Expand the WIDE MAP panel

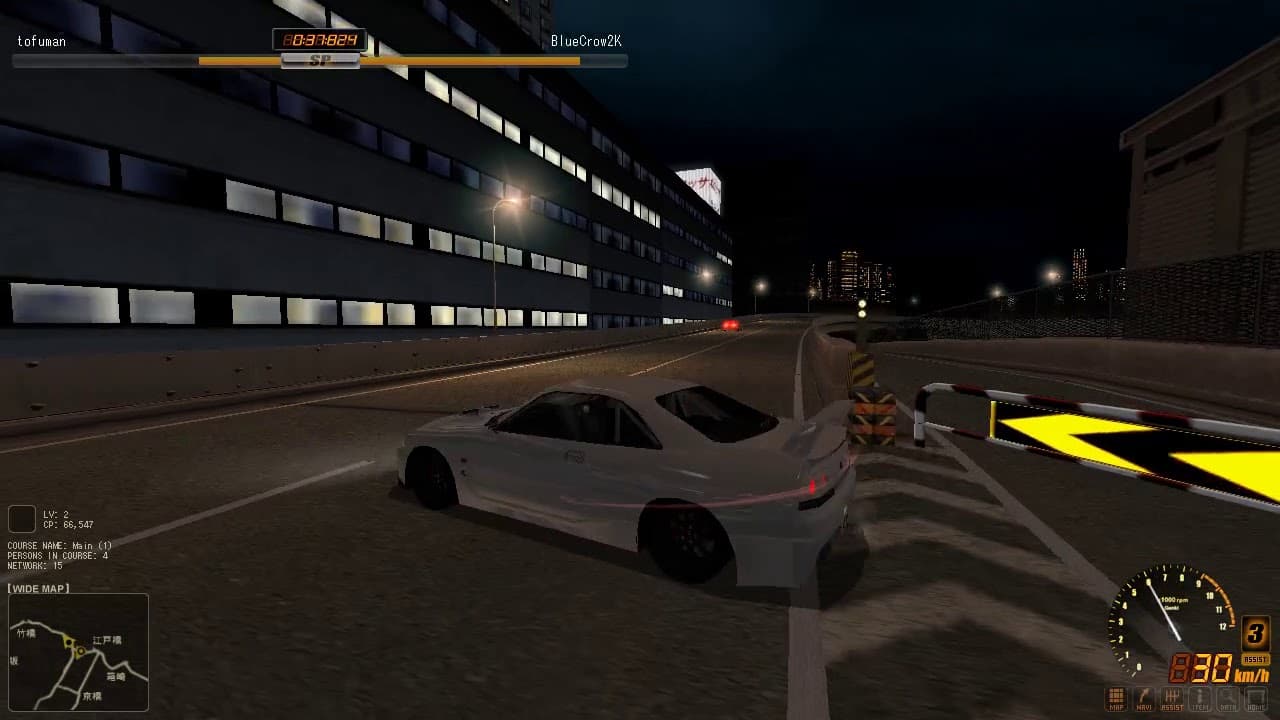pyautogui.click(x=78, y=652)
